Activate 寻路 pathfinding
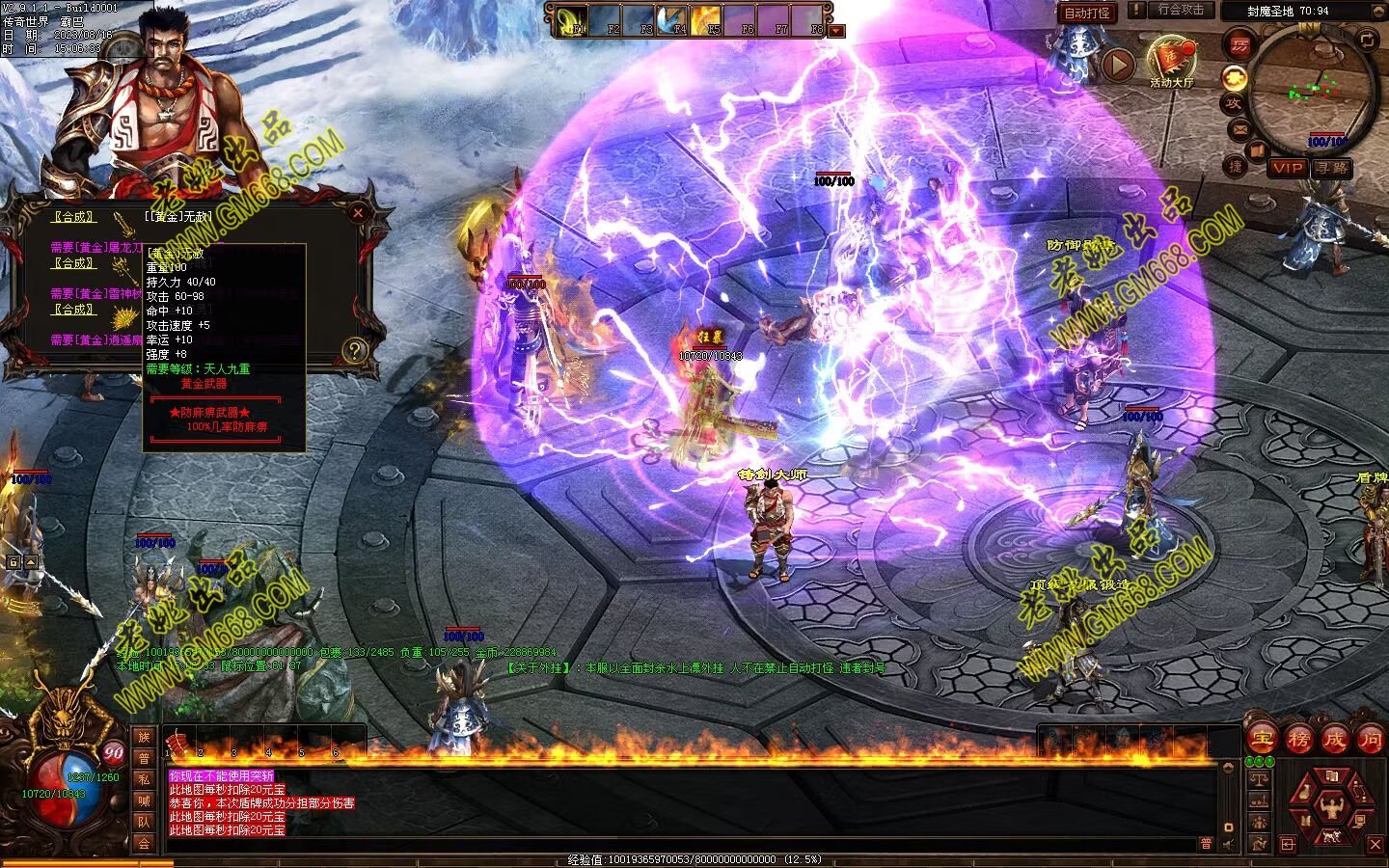 1331,168
